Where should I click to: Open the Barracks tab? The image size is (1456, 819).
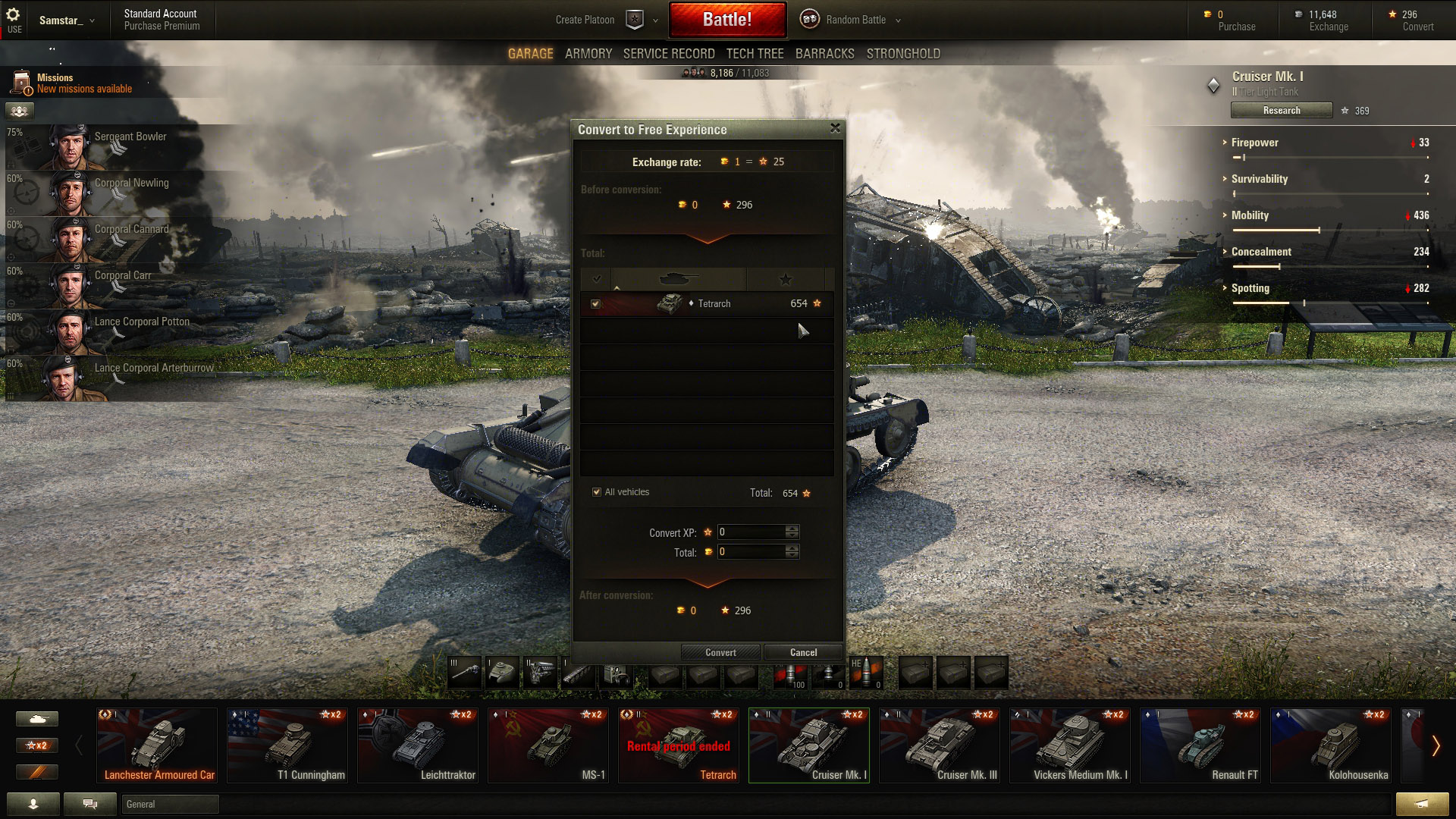tap(824, 54)
